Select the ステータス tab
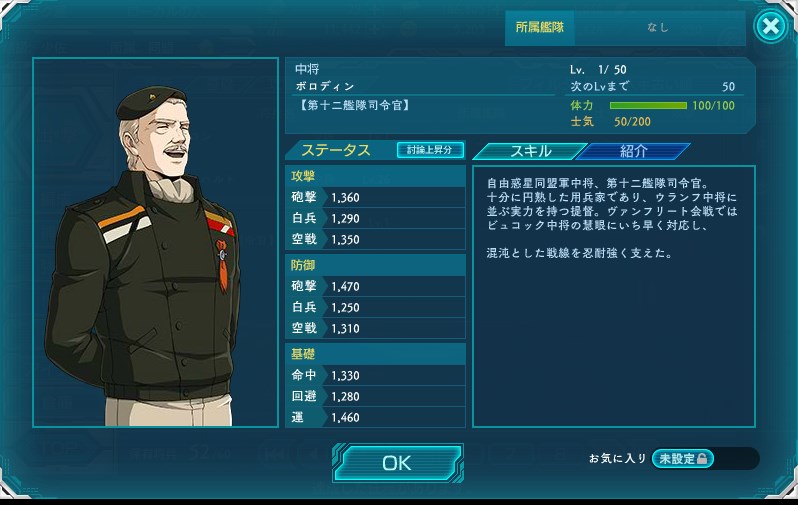Image resolution: width=798 pixels, height=505 pixels. point(336,151)
